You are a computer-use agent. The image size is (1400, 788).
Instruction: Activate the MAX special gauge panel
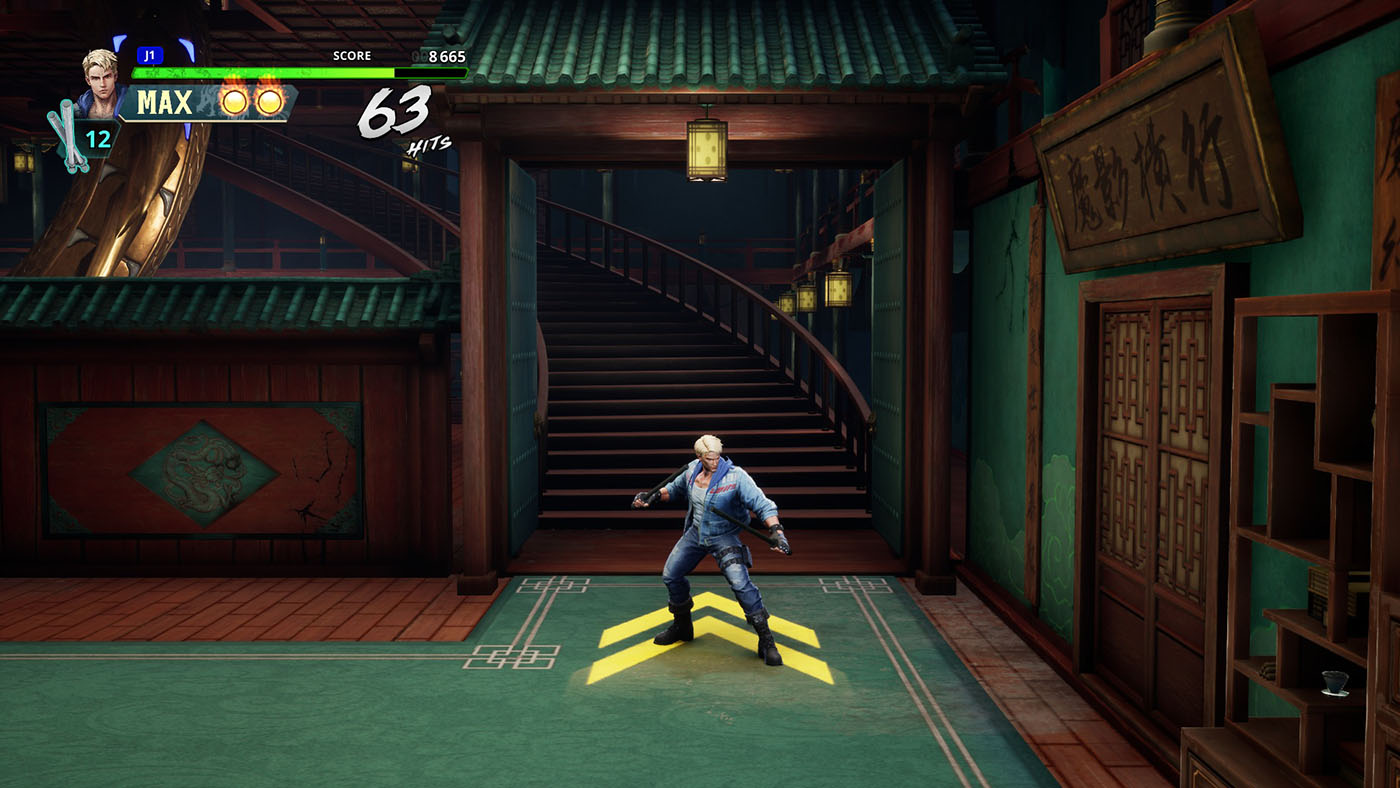click(208, 102)
